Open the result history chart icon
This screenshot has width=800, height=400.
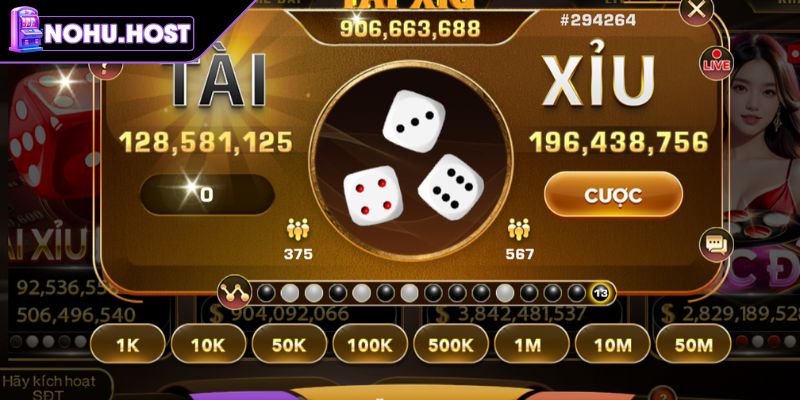coord(234,293)
